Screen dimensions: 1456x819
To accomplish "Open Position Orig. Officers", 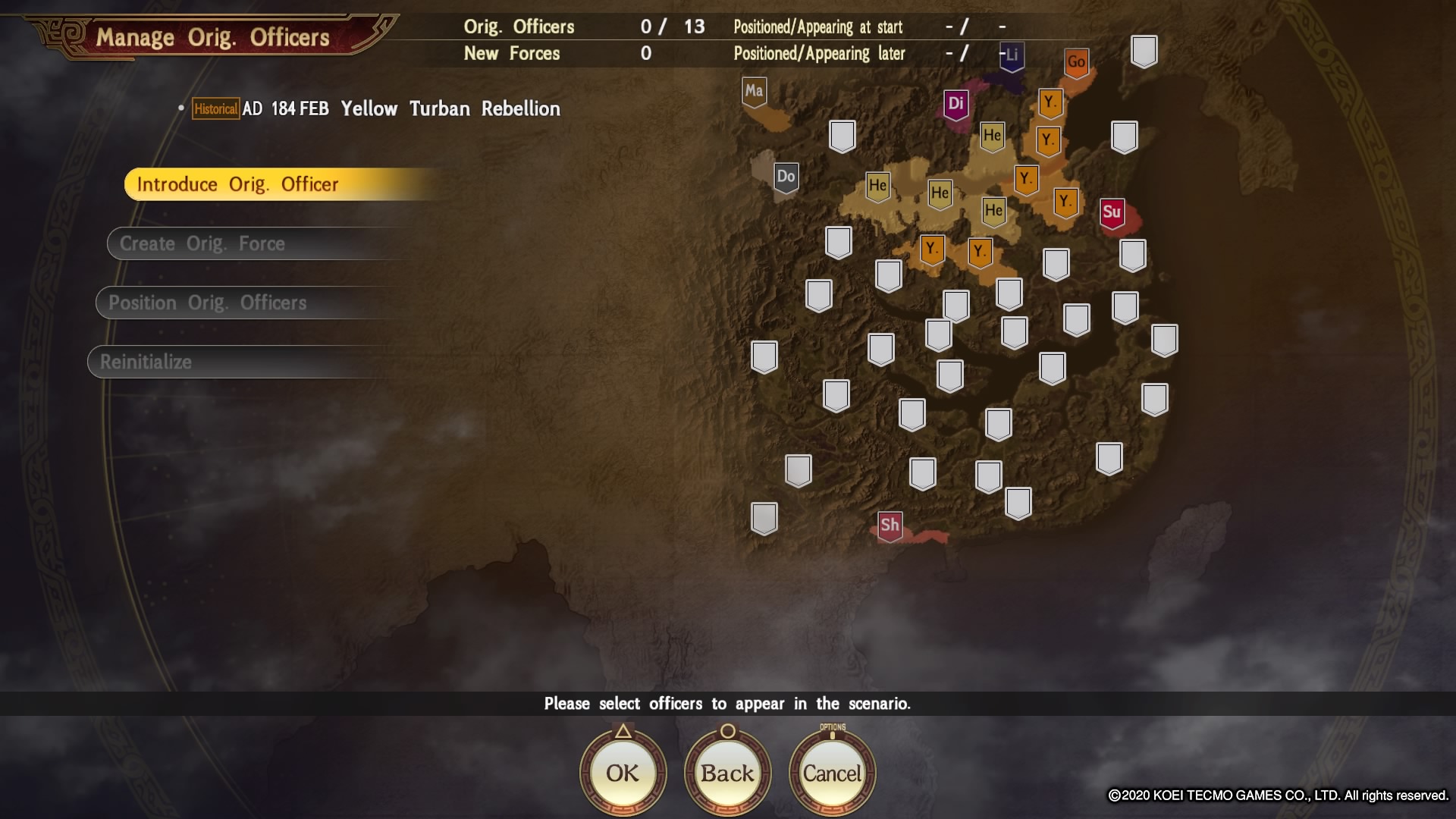I will click(207, 303).
